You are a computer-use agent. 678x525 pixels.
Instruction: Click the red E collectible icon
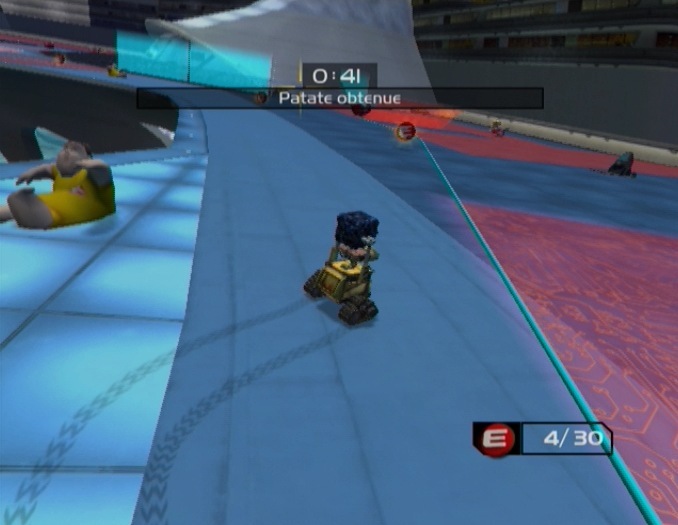[x=496, y=440]
